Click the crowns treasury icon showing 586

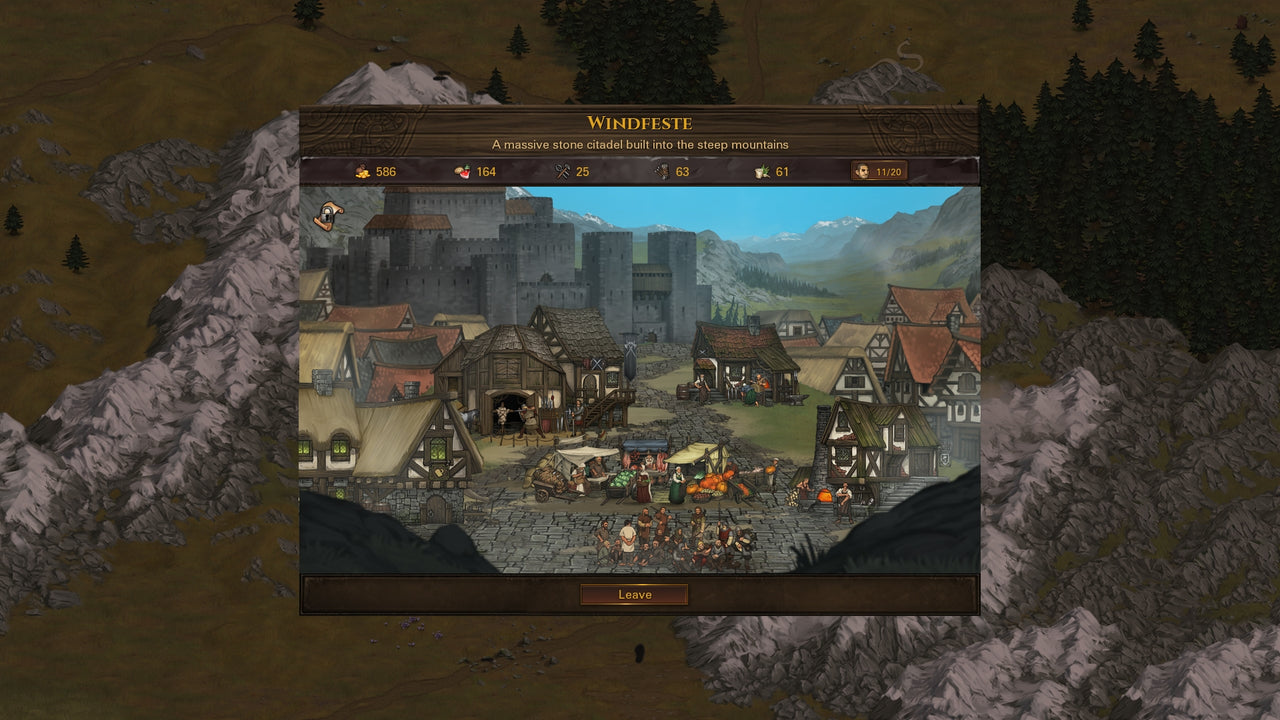(360, 172)
